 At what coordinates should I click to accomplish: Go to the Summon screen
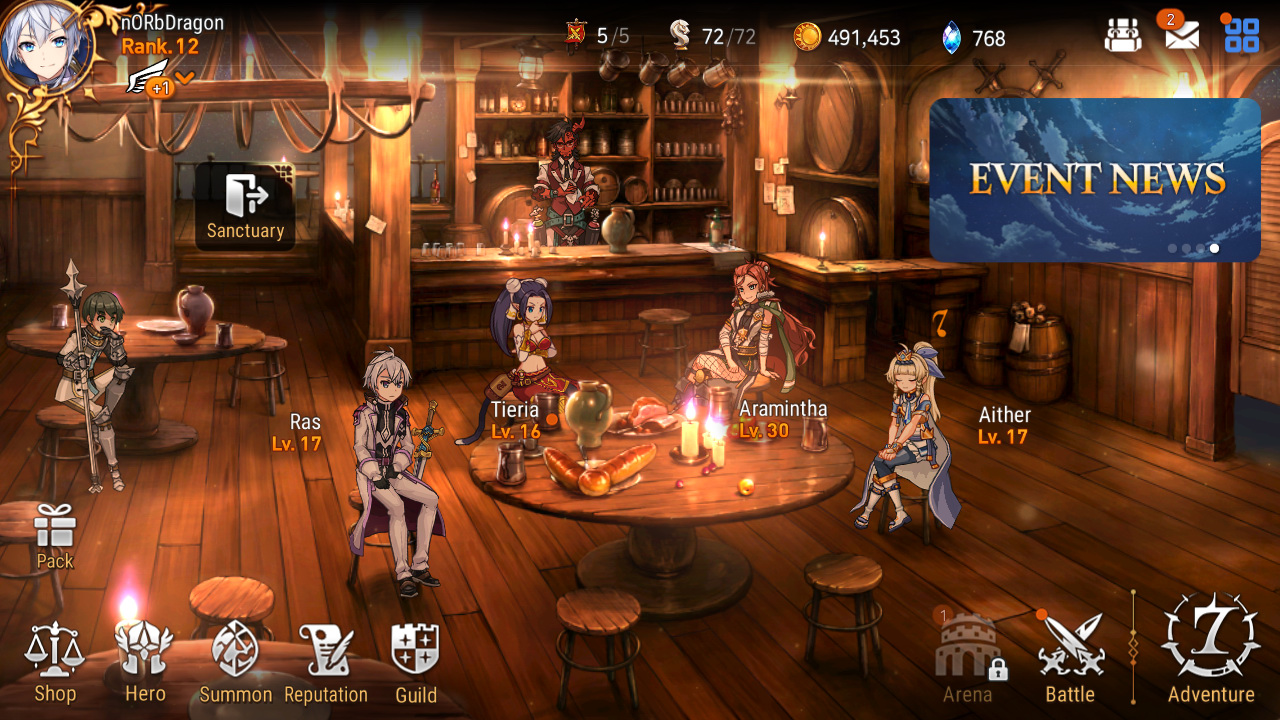(x=236, y=661)
